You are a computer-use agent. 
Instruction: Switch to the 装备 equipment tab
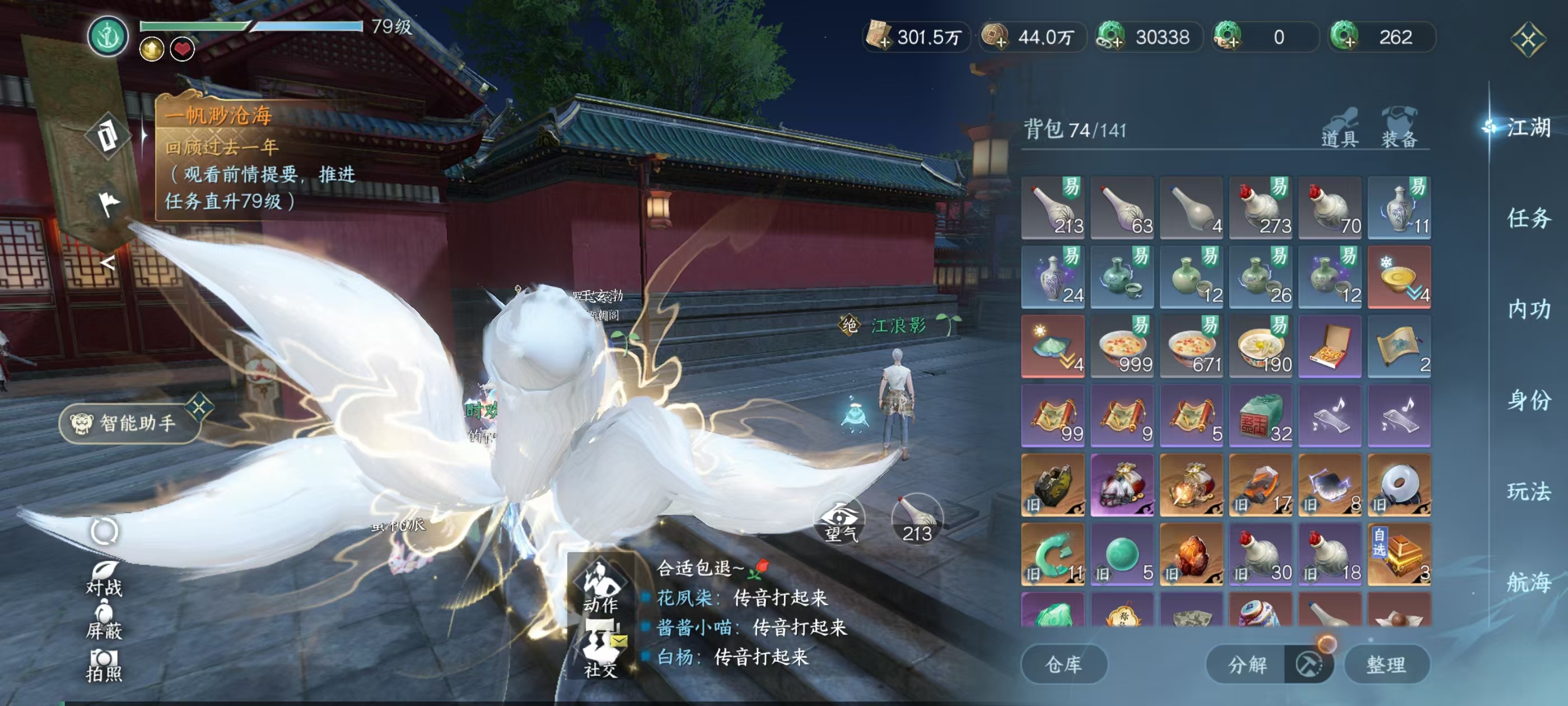[1399, 128]
